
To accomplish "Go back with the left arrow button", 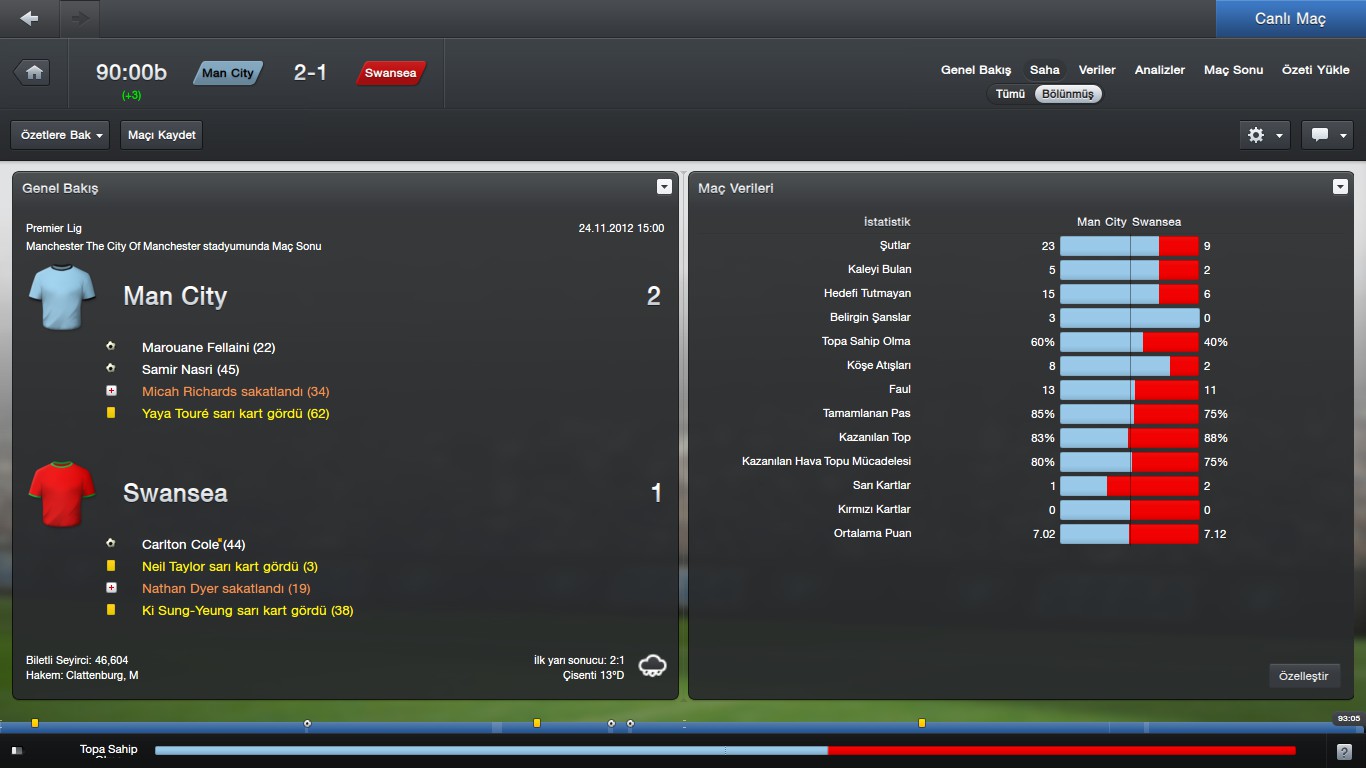I will click(29, 18).
